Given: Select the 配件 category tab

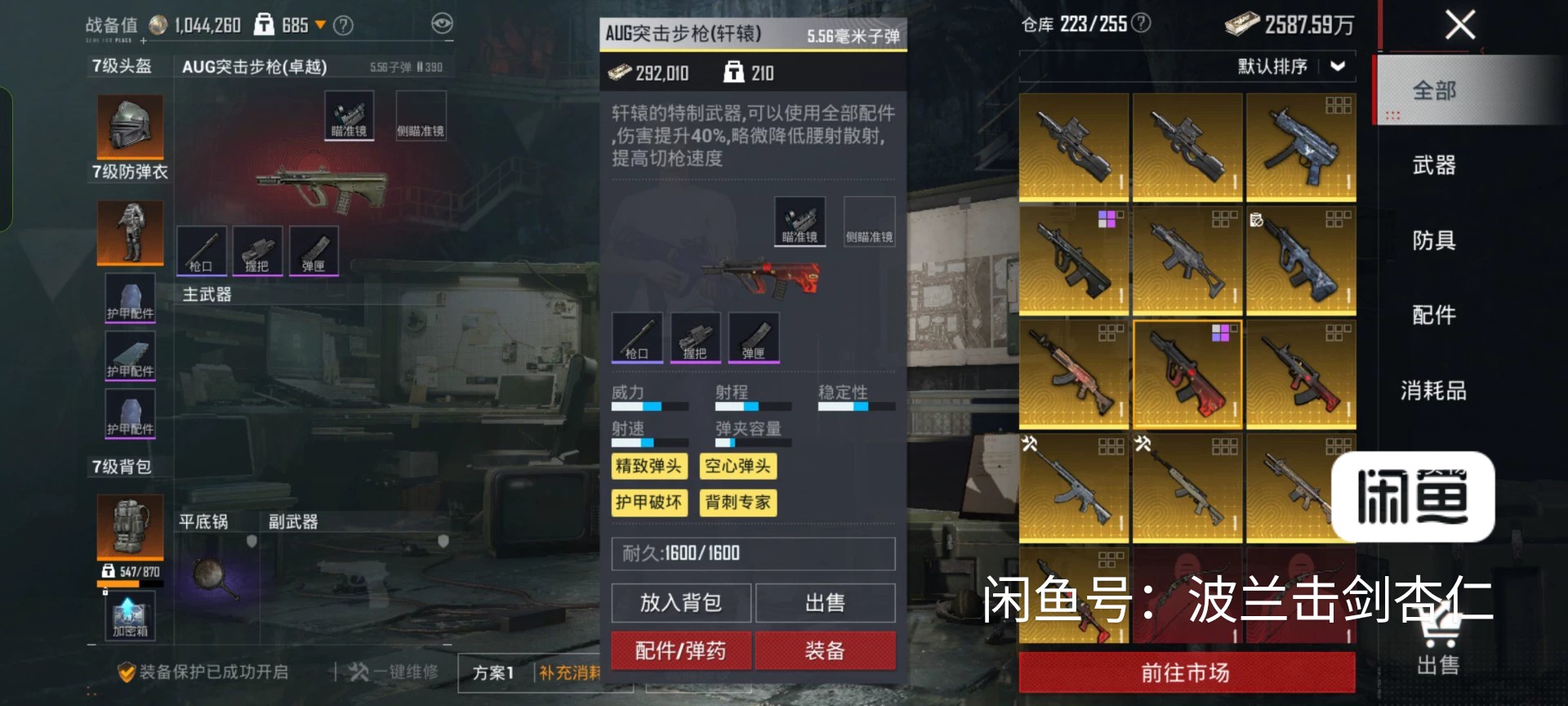Looking at the screenshot, I should (1434, 315).
